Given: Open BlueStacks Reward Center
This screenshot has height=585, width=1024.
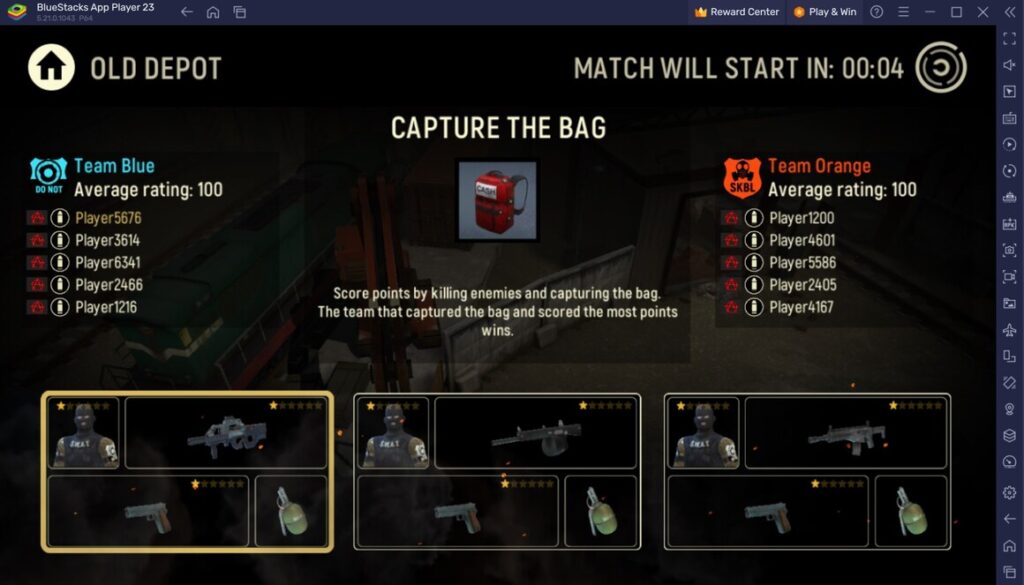Looking at the screenshot, I should coord(737,12).
